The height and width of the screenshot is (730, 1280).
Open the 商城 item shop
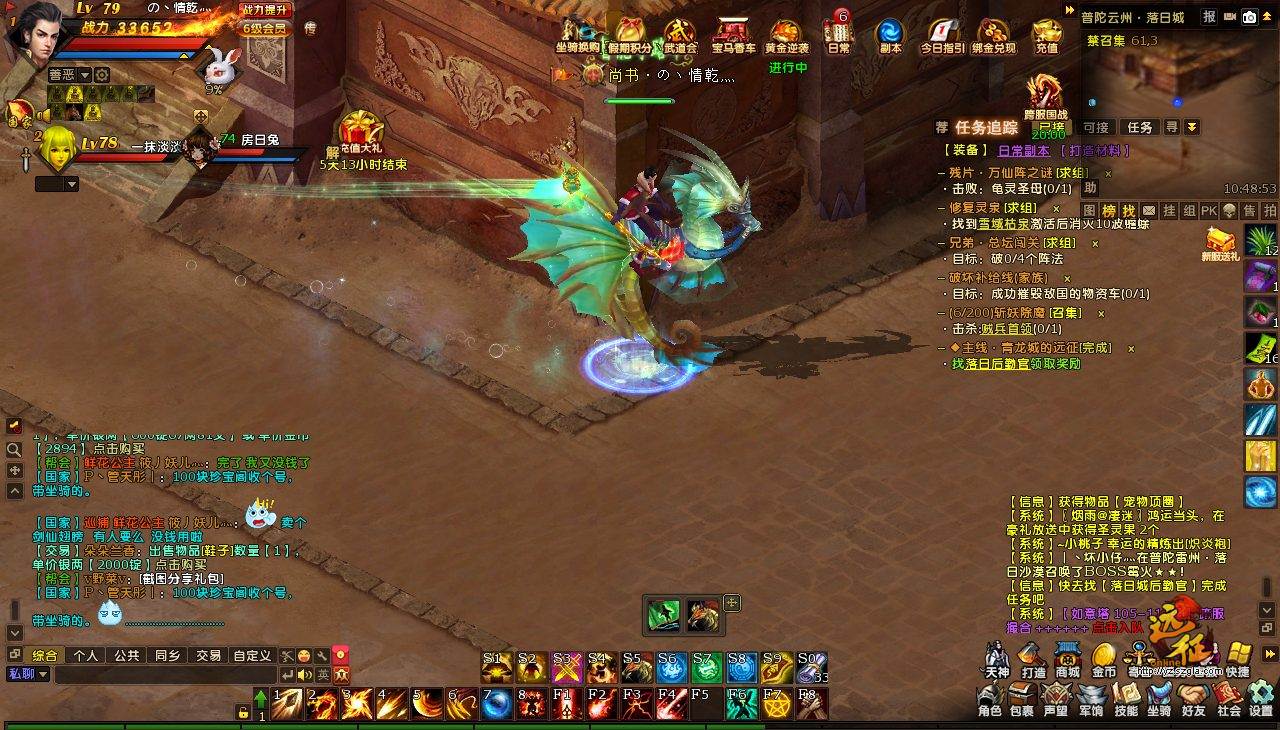[1067, 659]
